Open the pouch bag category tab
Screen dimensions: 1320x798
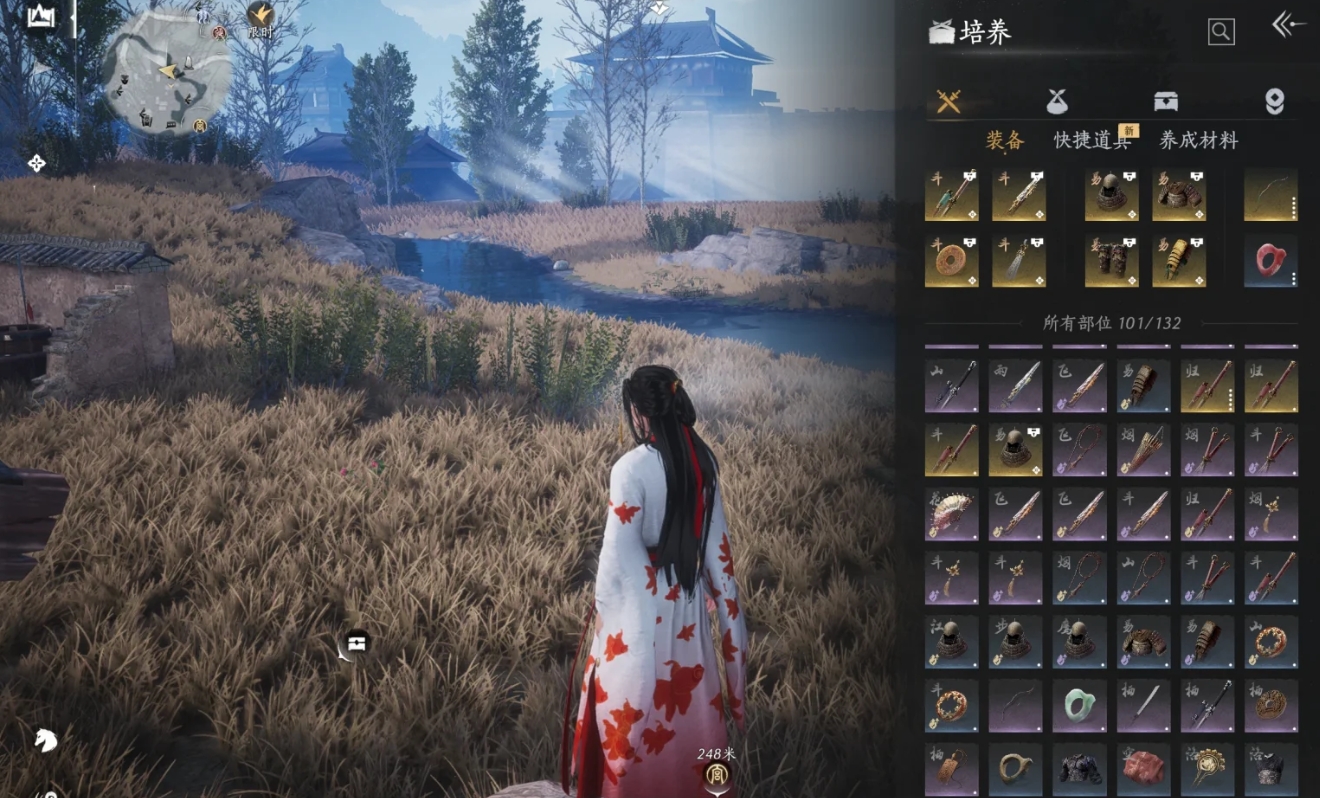[1057, 101]
